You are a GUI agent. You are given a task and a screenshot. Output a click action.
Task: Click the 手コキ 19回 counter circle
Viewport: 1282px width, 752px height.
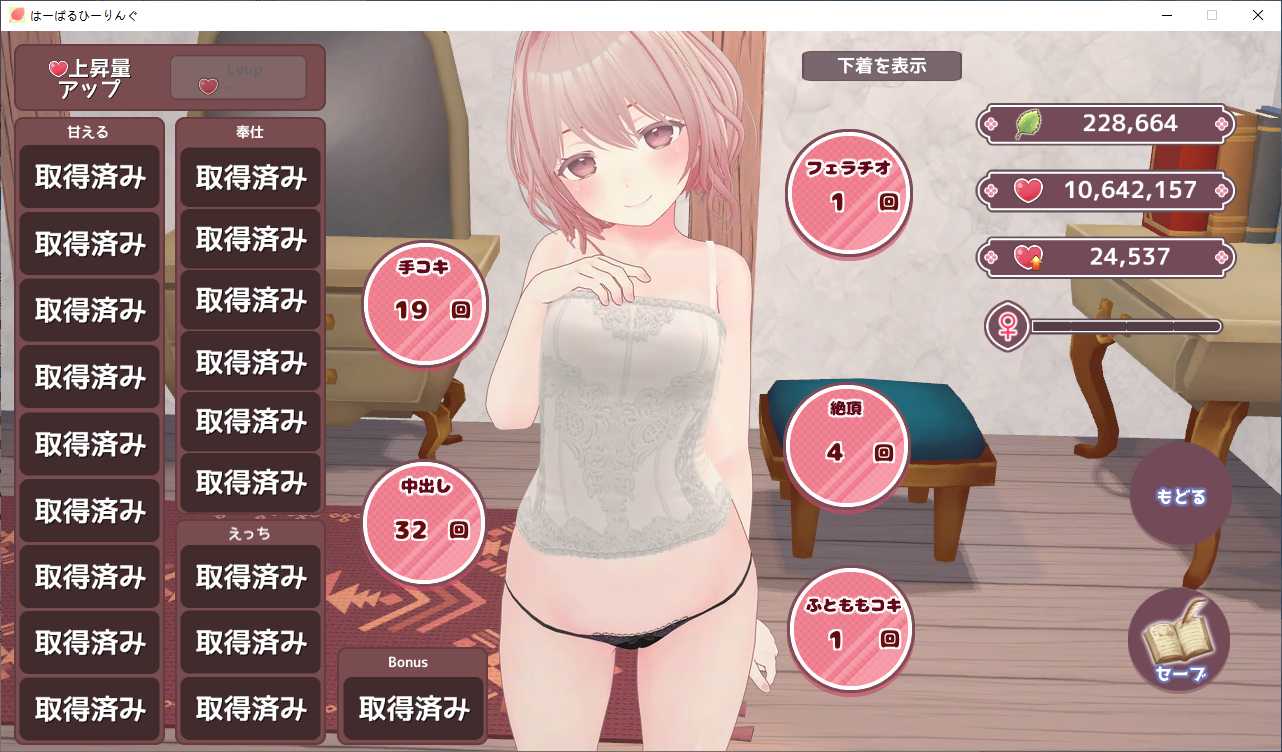pos(424,302)
